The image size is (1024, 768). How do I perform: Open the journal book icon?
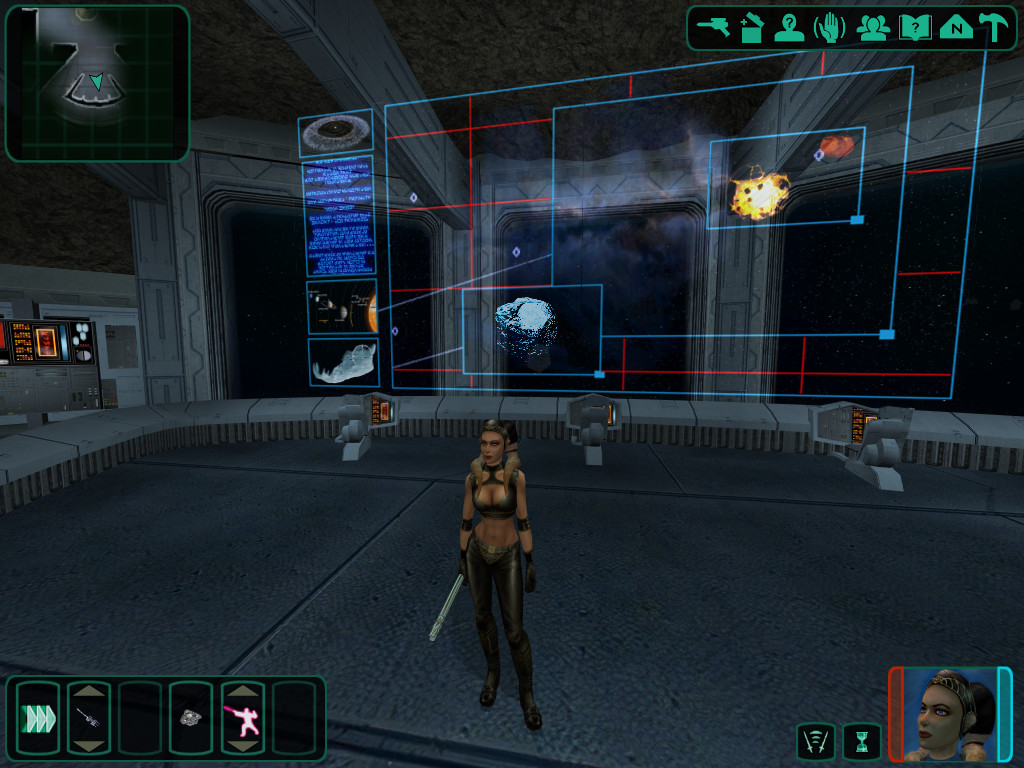click(914, 27)
